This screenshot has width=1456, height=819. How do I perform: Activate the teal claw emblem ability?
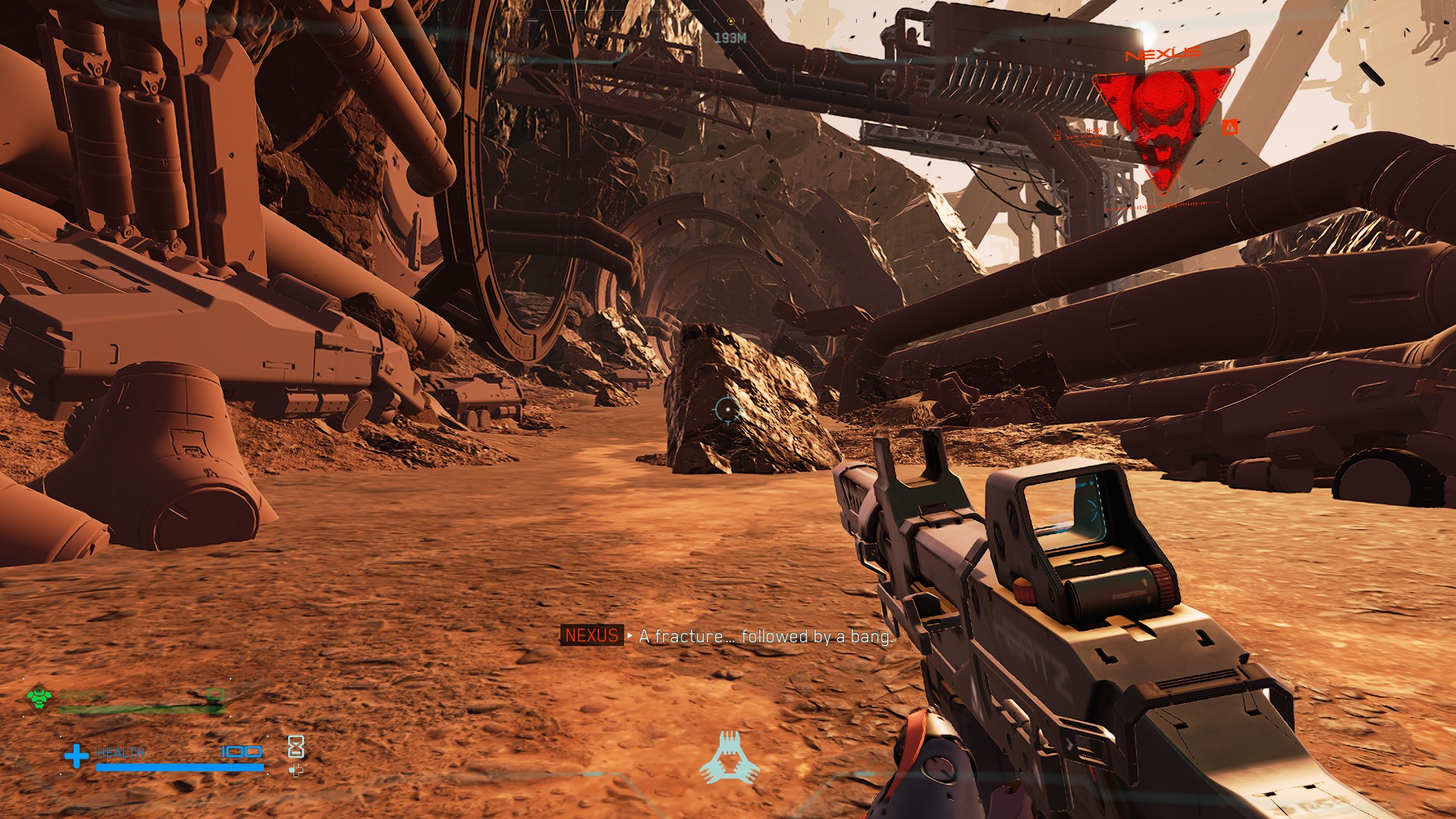tap(729, 757)
